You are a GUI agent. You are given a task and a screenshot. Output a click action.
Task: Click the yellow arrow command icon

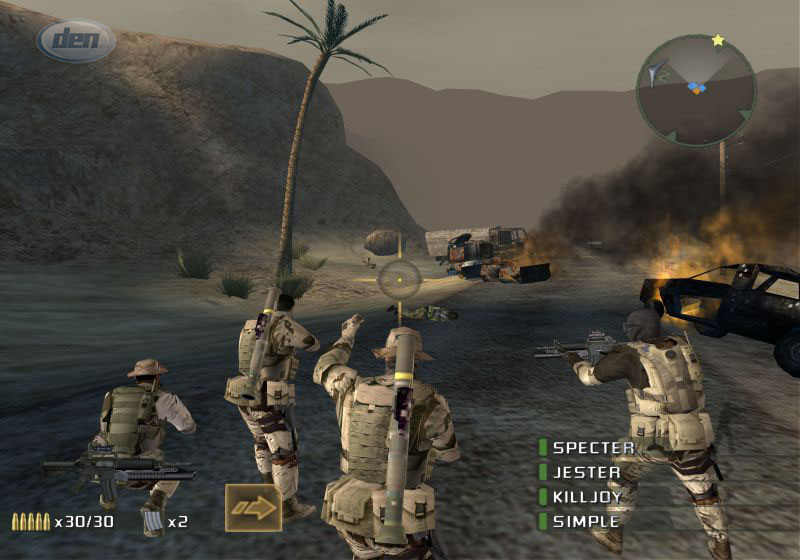point(252,508)
